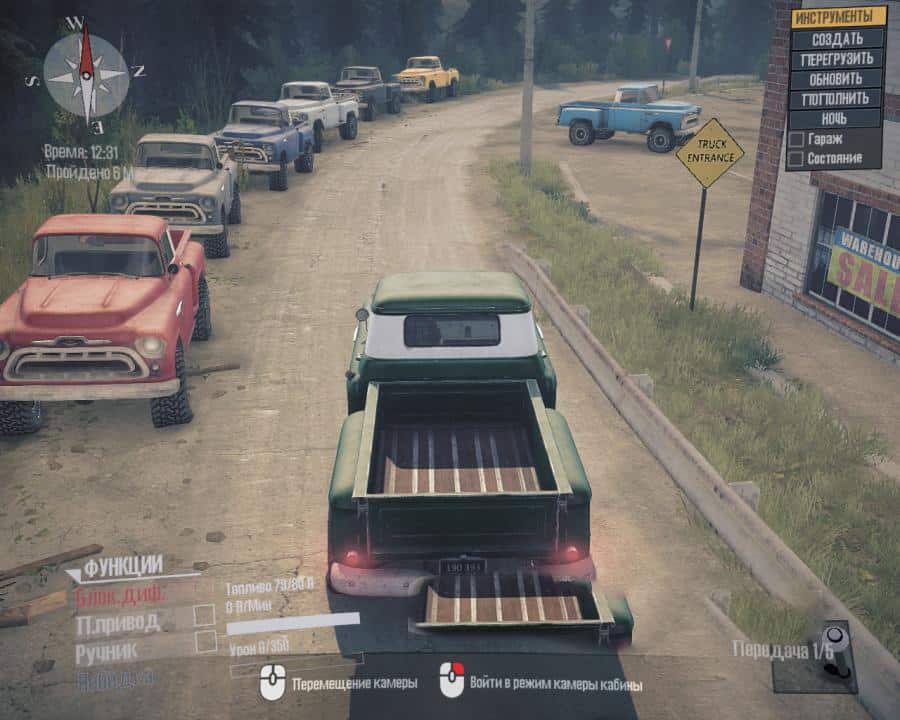Open the ФУНКЦИИ functions panel header
Screen dimensions: 900x720
click(122, 567)
